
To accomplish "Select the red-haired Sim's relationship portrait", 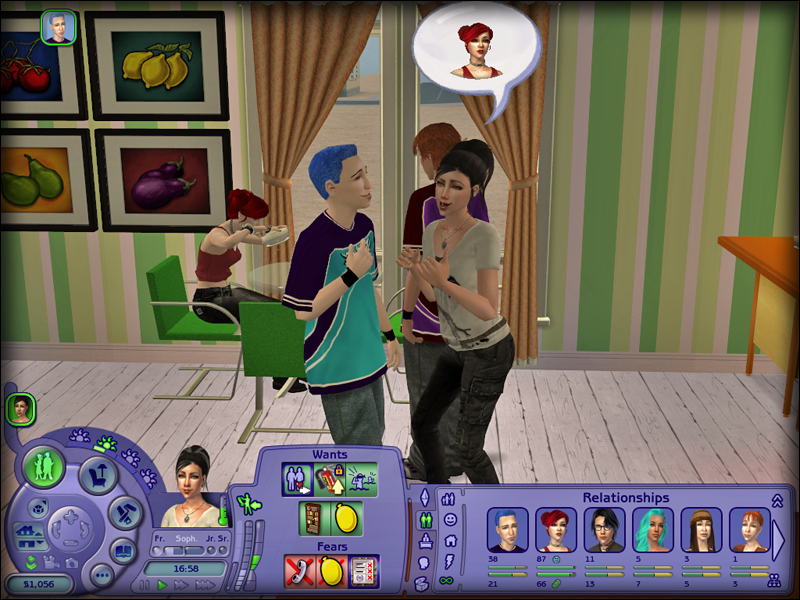I will coord(555,529).
